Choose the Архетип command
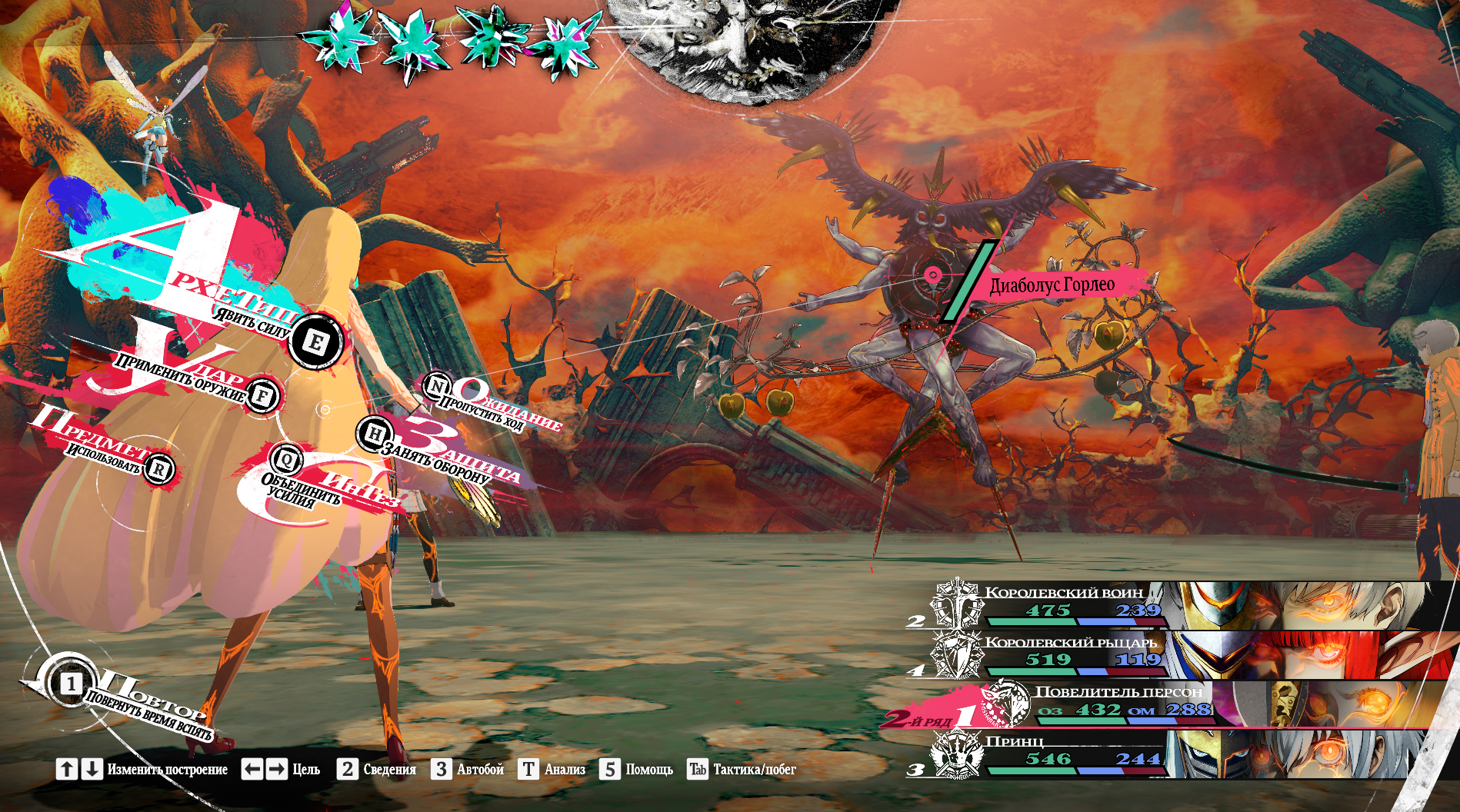This screenshot has width=1460, height=812. tap(315, 342)
